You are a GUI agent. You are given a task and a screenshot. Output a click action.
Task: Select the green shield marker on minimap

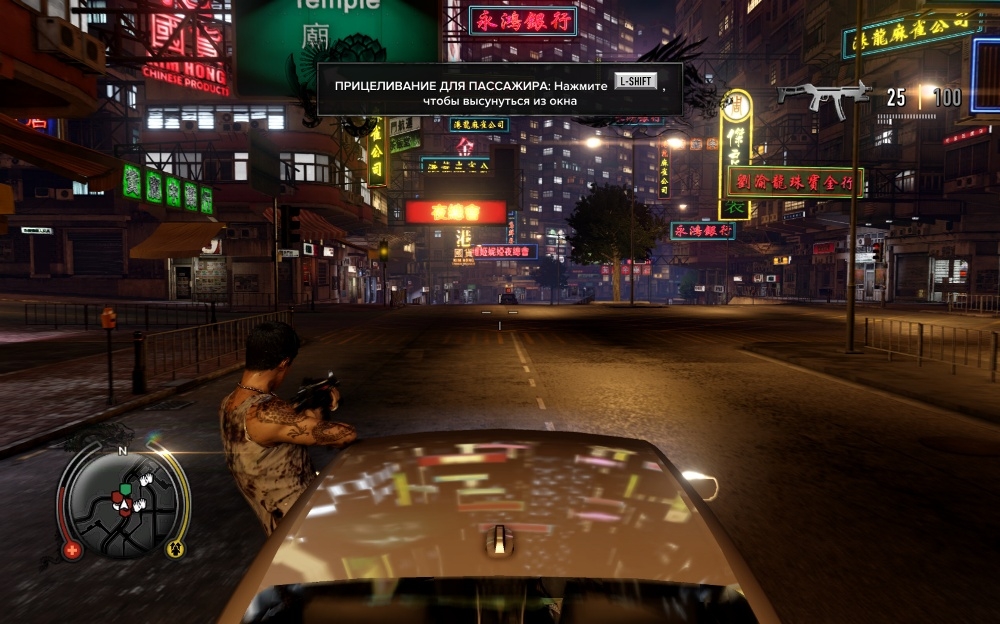[x=125, y=490]
